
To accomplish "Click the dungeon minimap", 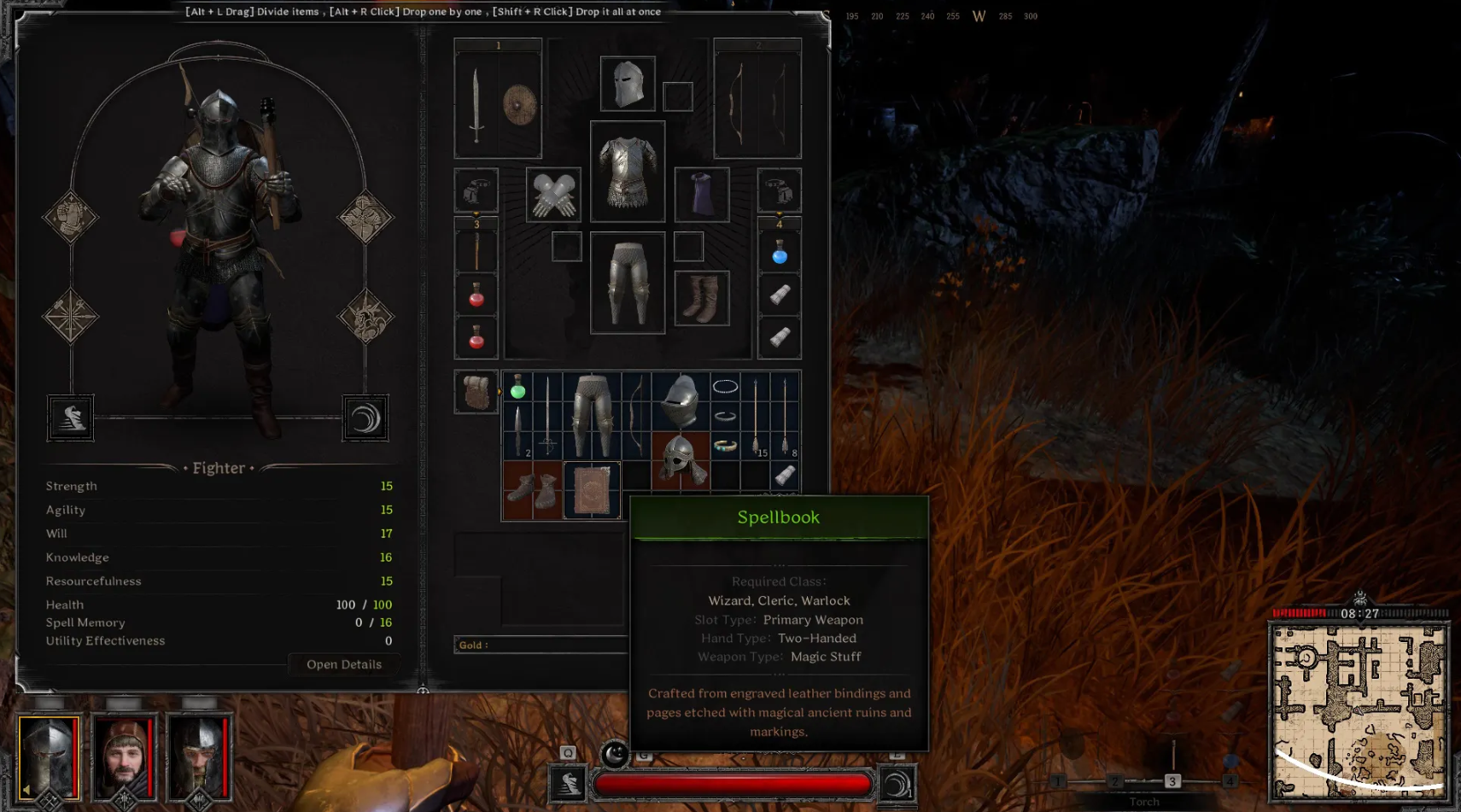I will tap(1359, 711).
